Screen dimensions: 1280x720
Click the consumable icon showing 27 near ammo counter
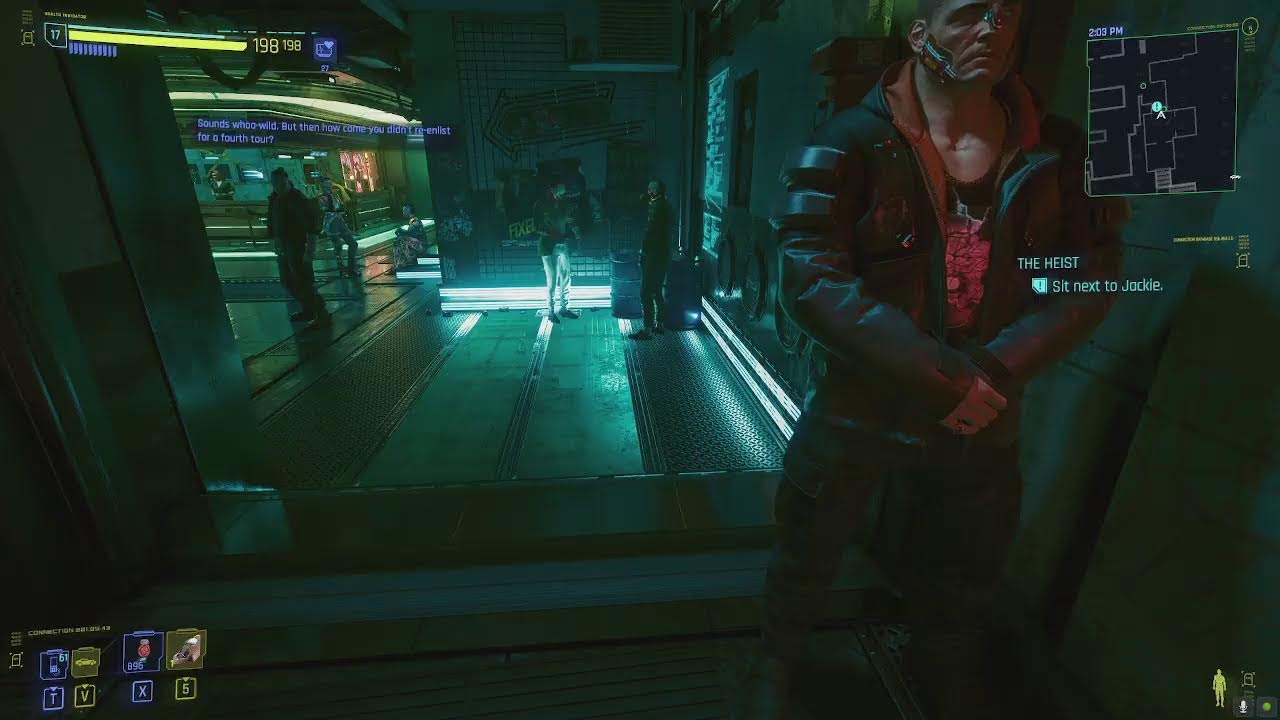(327, 47)
